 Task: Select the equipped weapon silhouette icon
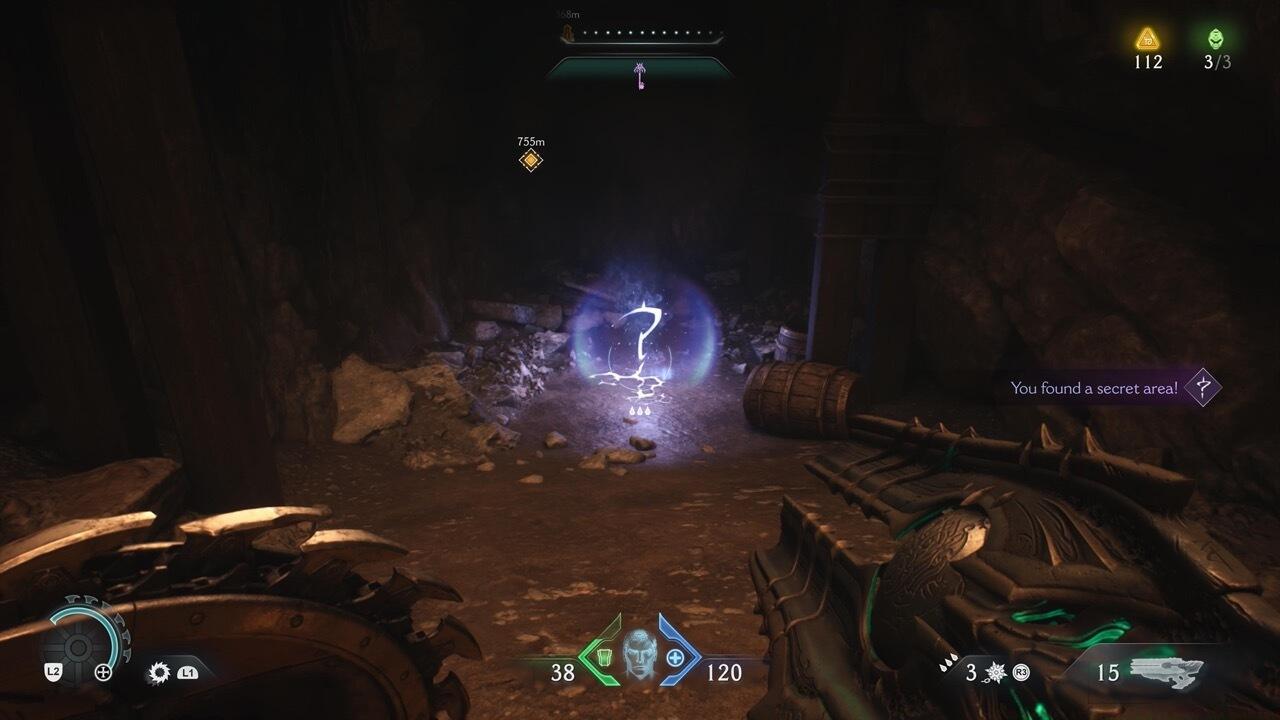(x=1167, y=672)
